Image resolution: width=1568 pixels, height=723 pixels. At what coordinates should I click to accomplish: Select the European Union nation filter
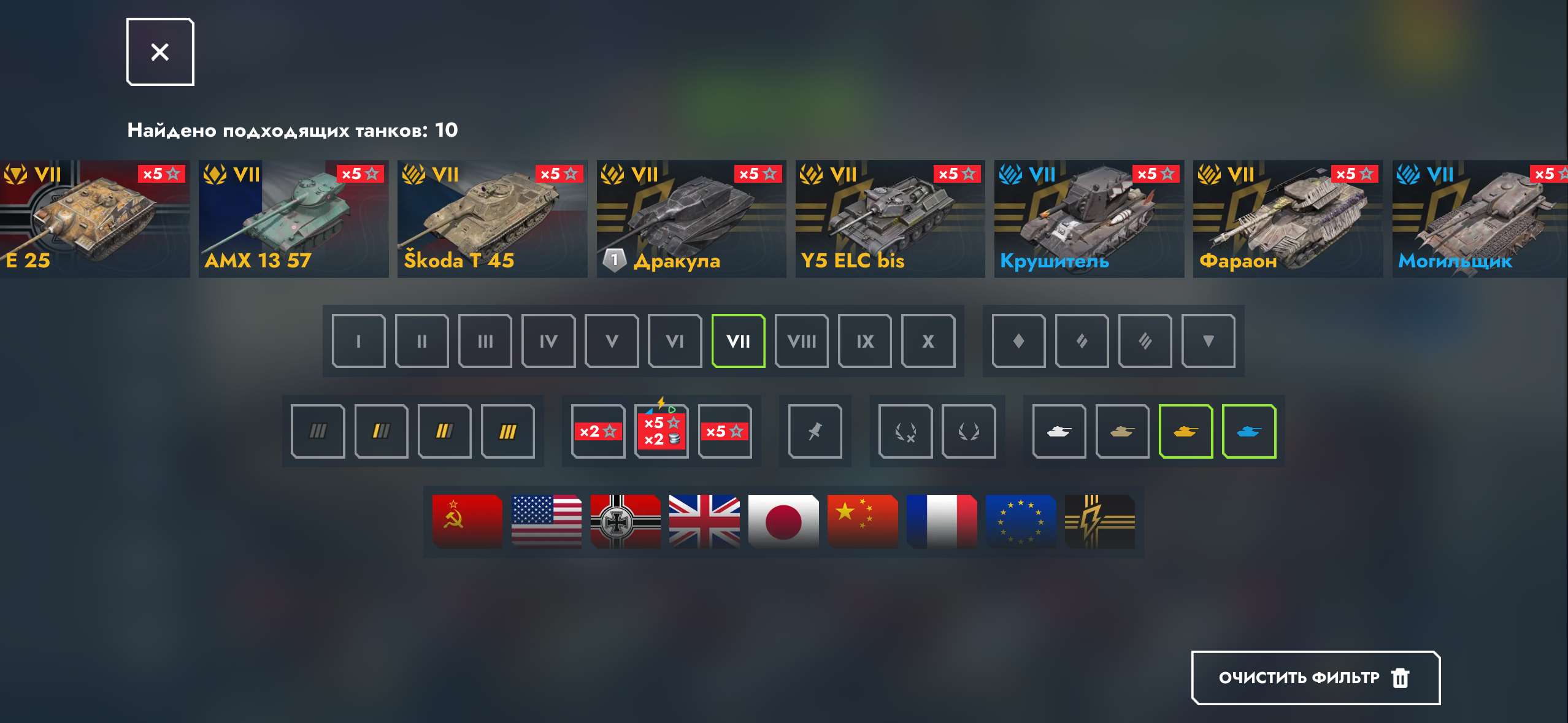click(1021, 521)
